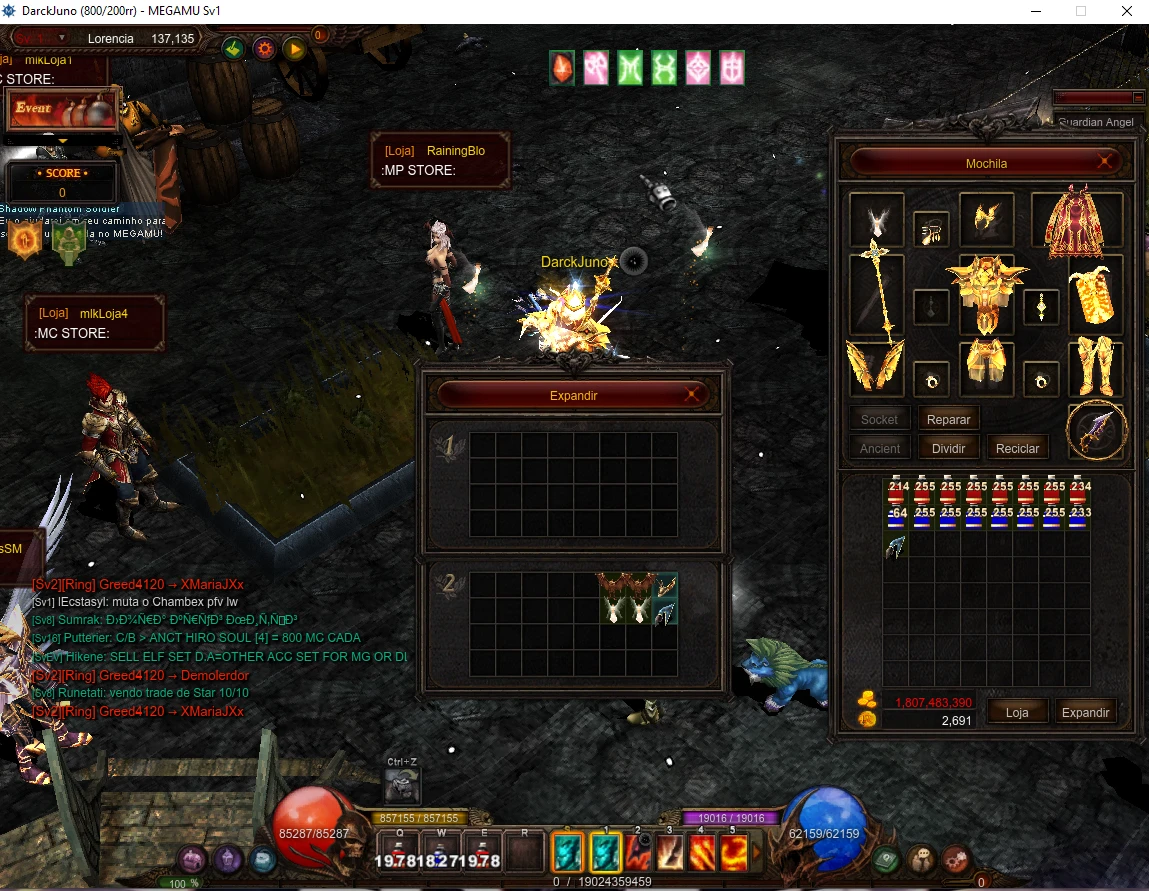This screenshot has width=1149, height=891.
Task: Click the orange gear settings icon
Action: [264, 48]
